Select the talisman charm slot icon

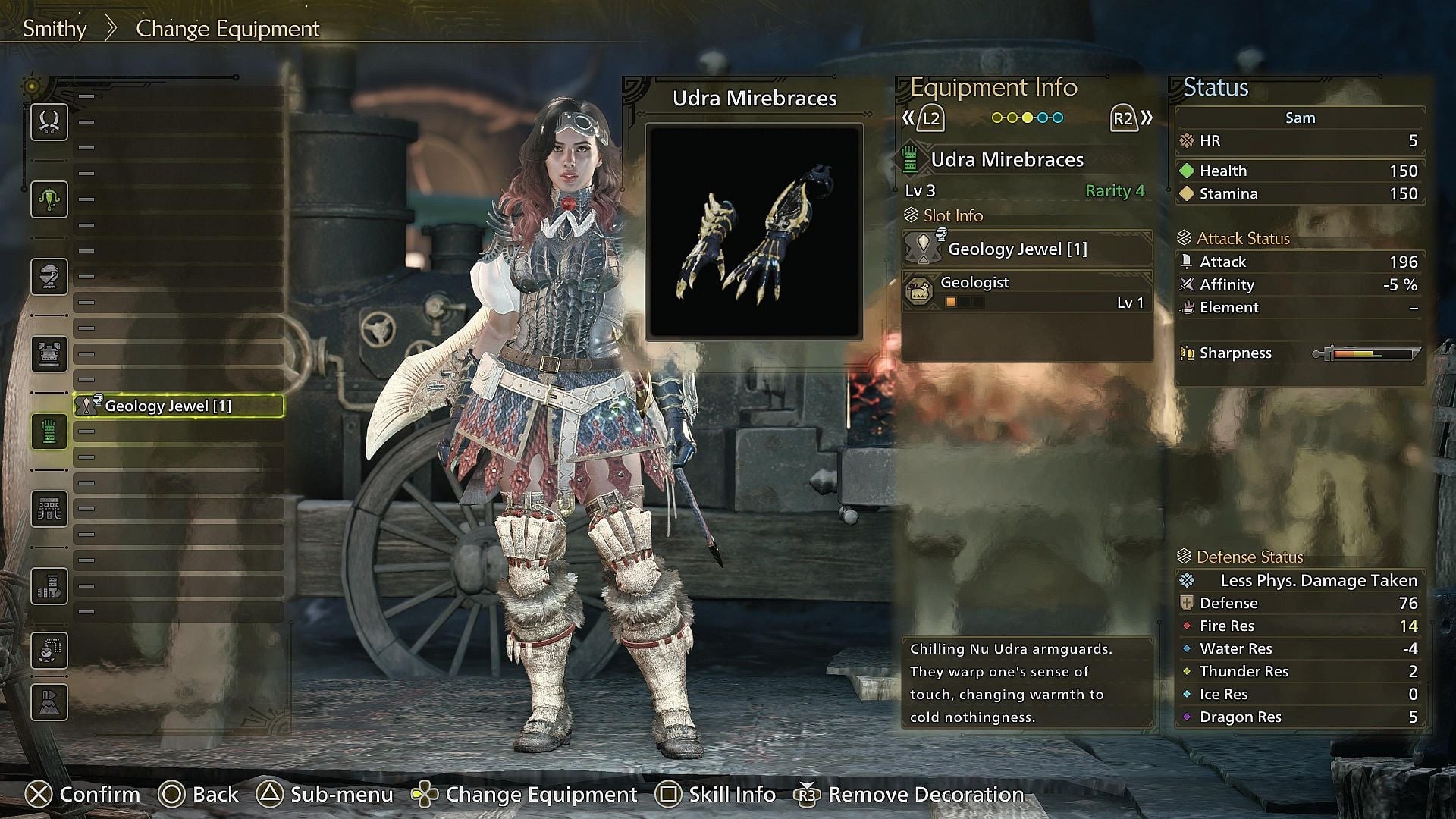click(x=49, y=651)
